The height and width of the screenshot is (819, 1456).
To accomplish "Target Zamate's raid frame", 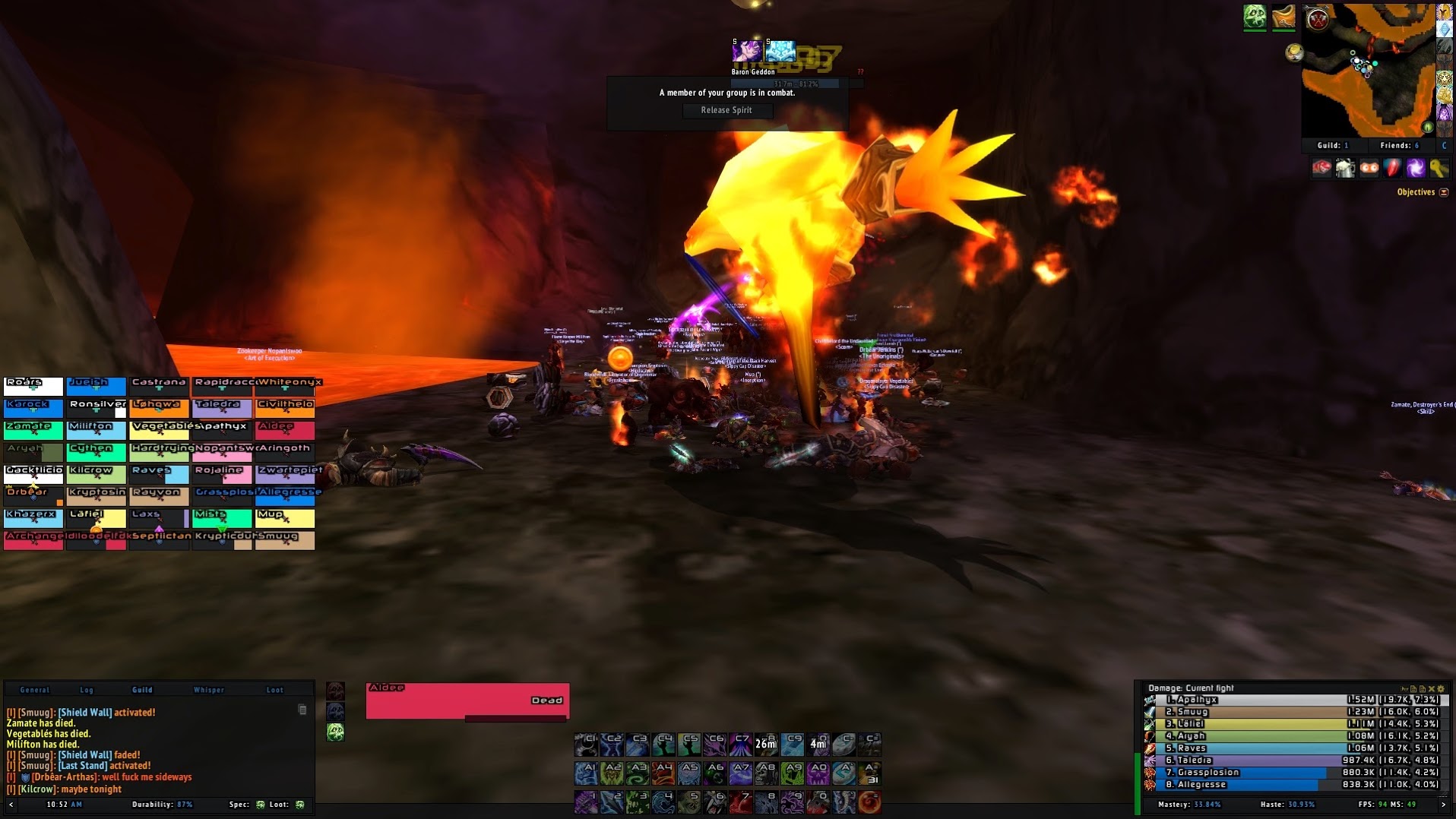I will [x=33, y=430].
